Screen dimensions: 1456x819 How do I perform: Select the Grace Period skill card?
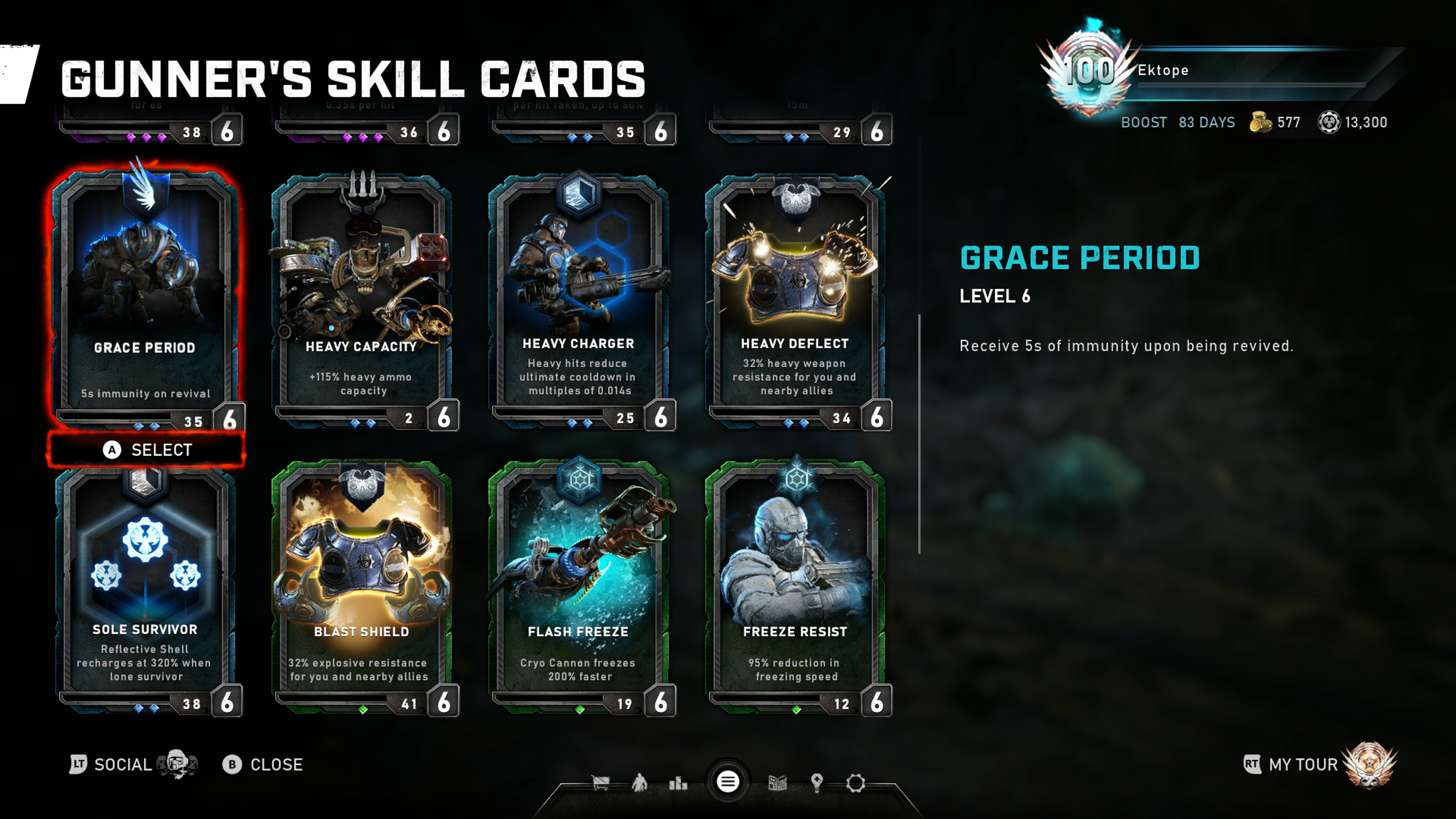tap(145, 294)
